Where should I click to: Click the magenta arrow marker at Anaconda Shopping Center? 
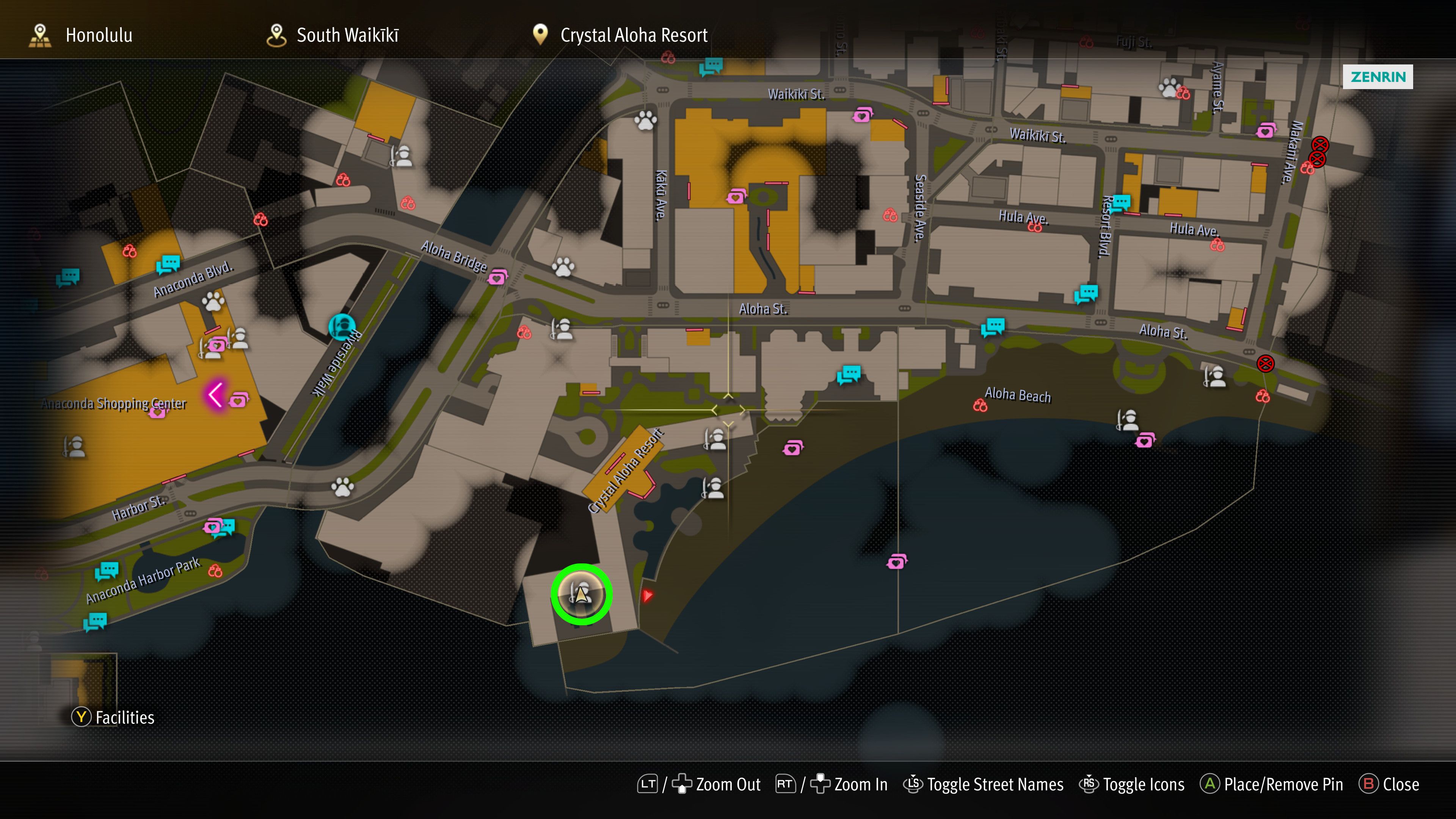(x=215, y=394)
